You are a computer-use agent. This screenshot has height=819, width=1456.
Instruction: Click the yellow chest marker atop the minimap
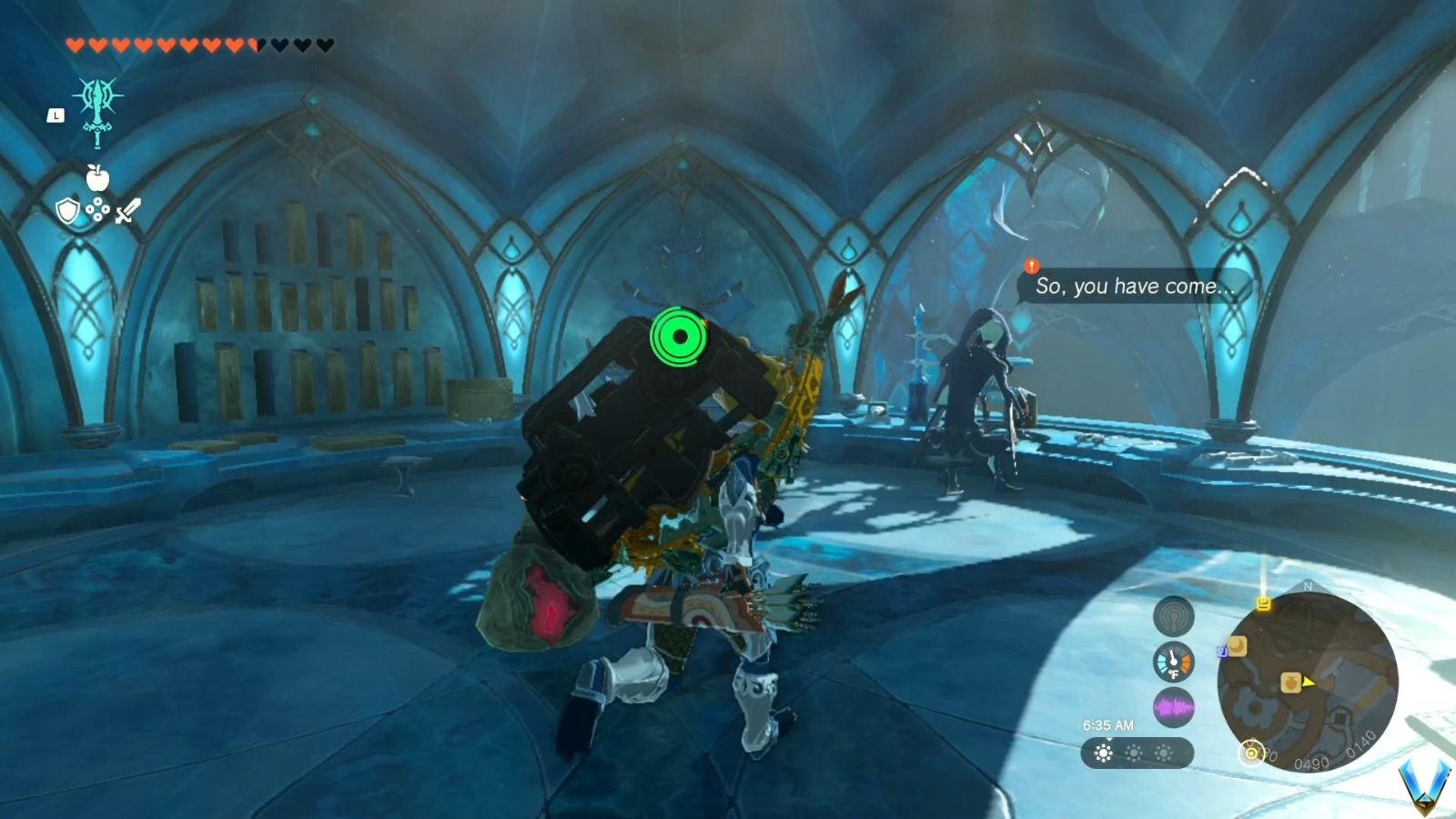click(x=1264, y=603)
